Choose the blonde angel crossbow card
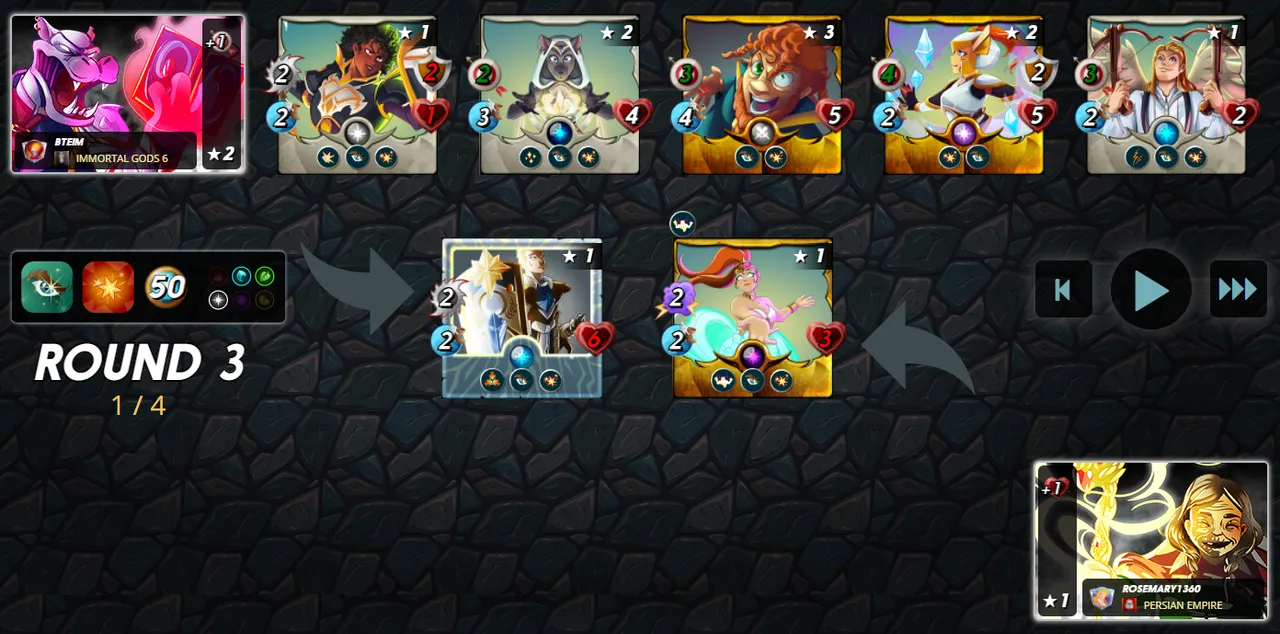 [x=1165, y=95]
